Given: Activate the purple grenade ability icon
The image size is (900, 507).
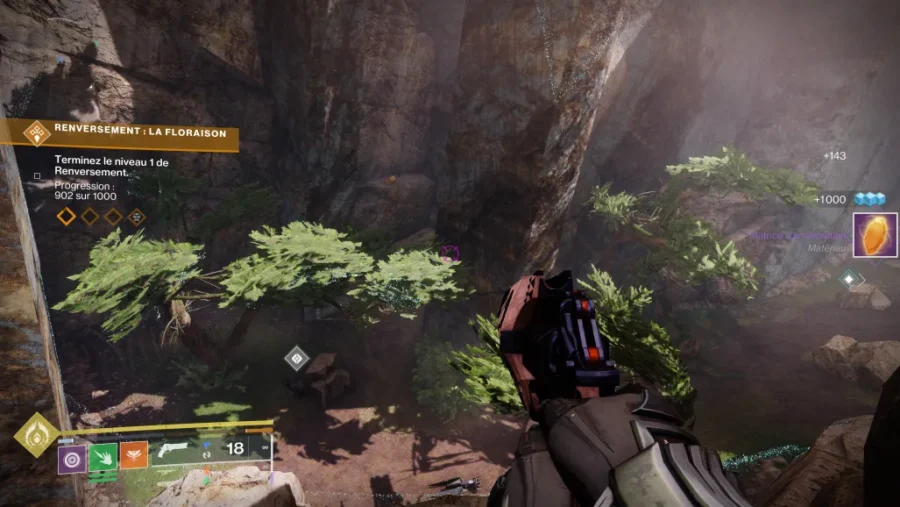Looking at the screenshot, I should pos(71,458).
